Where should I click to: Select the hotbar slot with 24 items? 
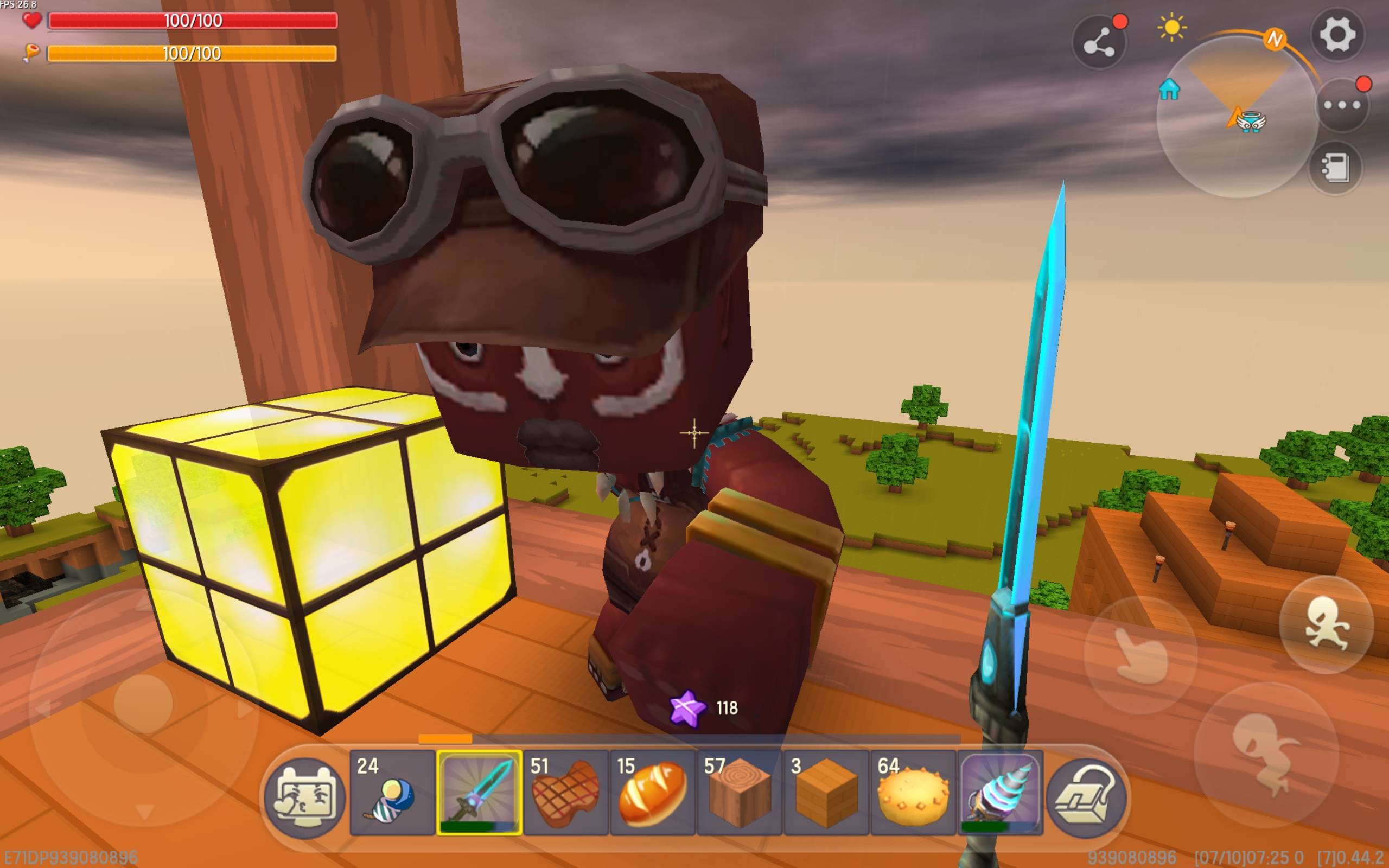tap(392, 792)
